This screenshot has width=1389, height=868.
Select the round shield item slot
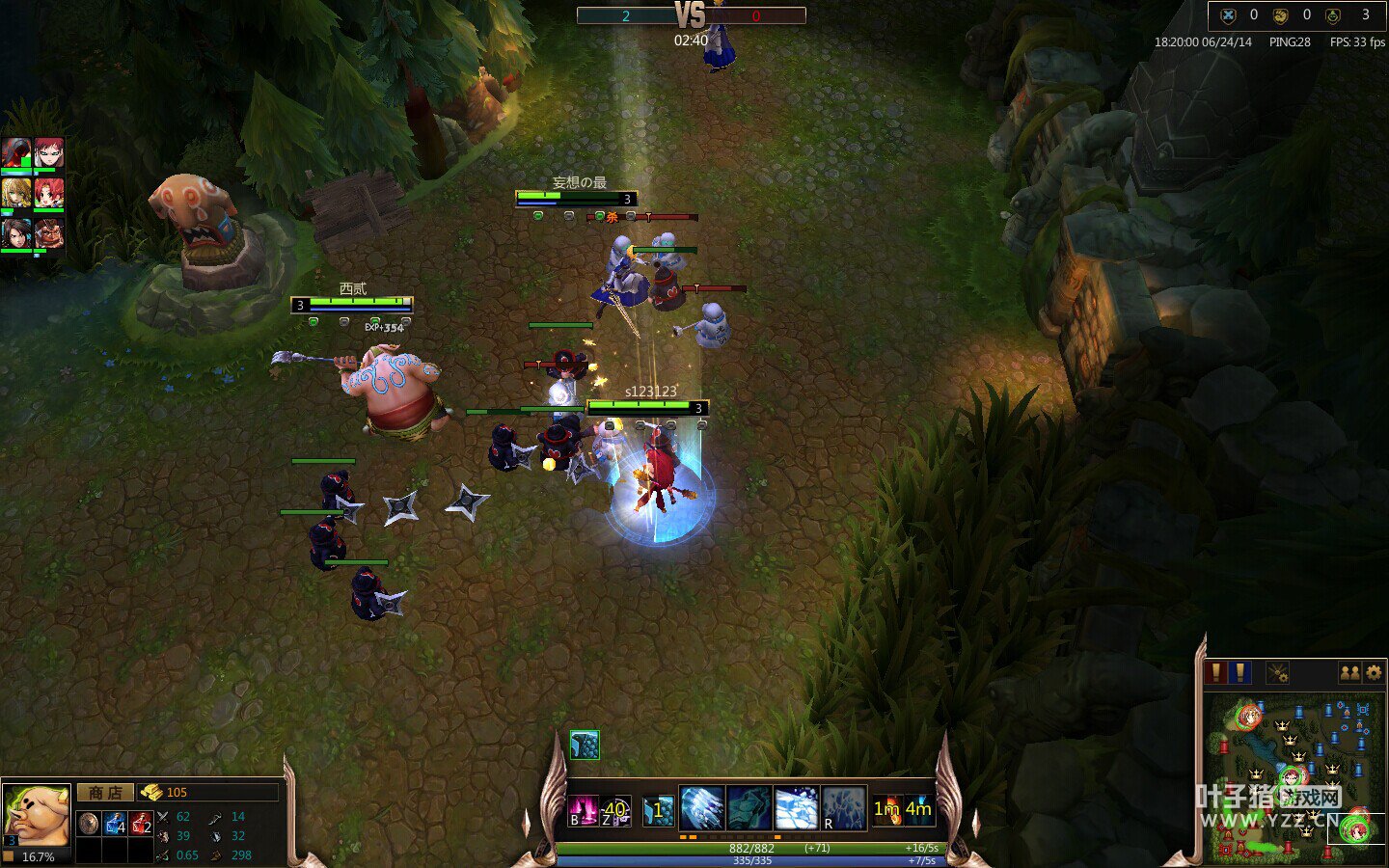(89, 824)
